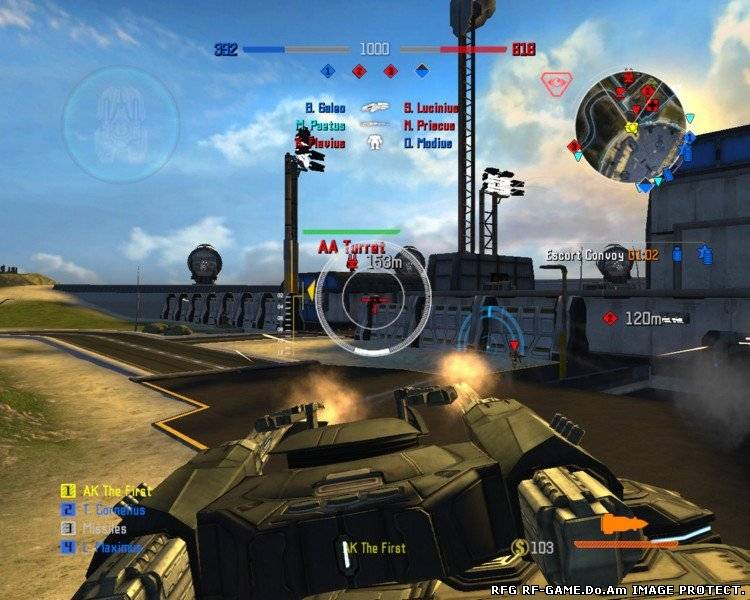750x600 pixels.
Task: Open the circular minimap
Action: (x=632, y=128)
